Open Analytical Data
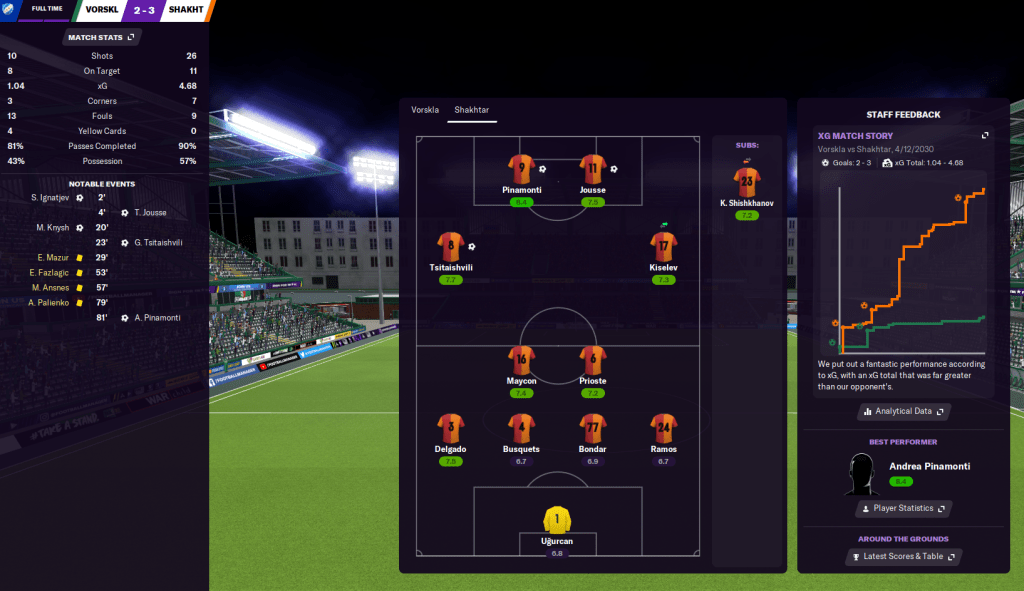 (x=903, y=411)
